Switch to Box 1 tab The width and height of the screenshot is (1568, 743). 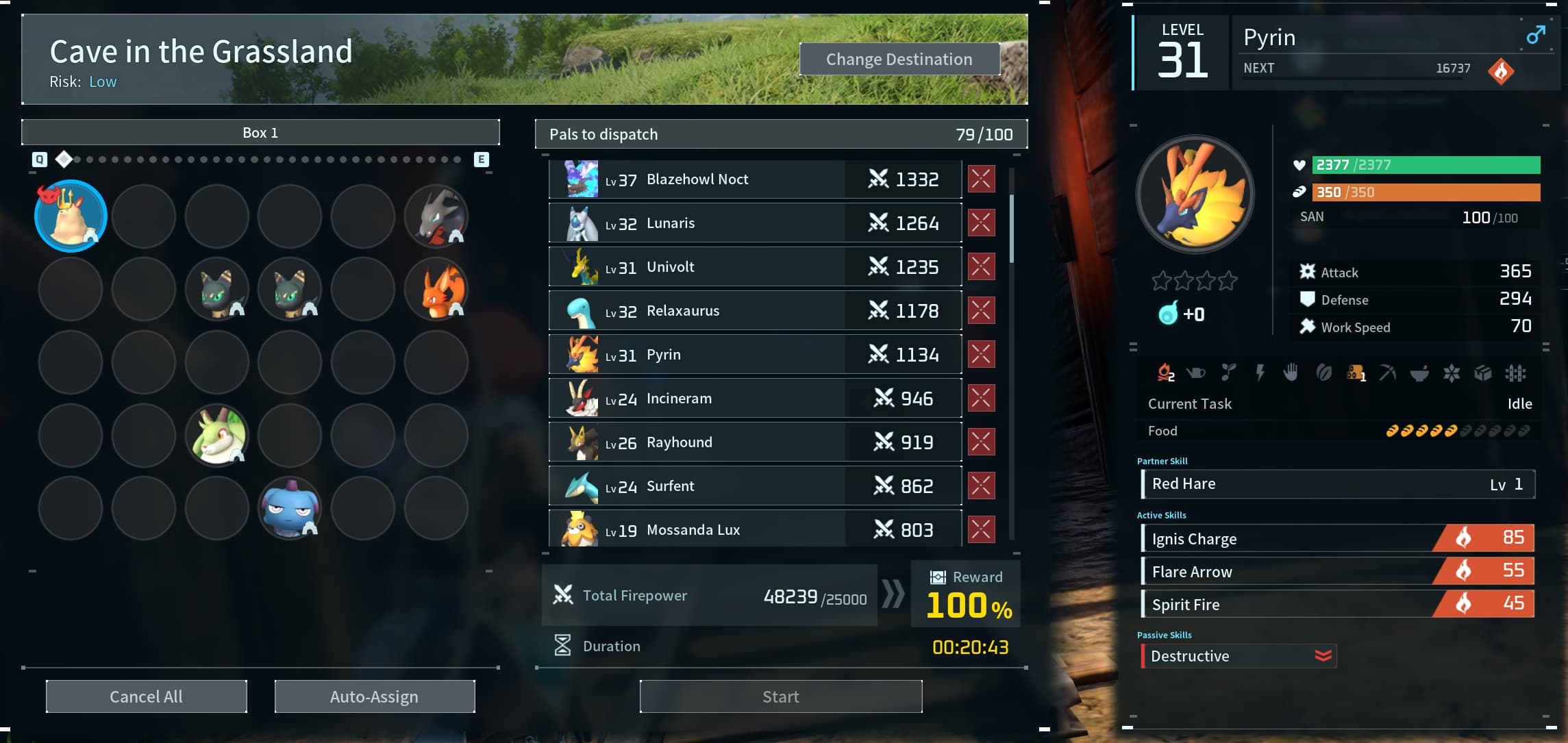point(260,132)
